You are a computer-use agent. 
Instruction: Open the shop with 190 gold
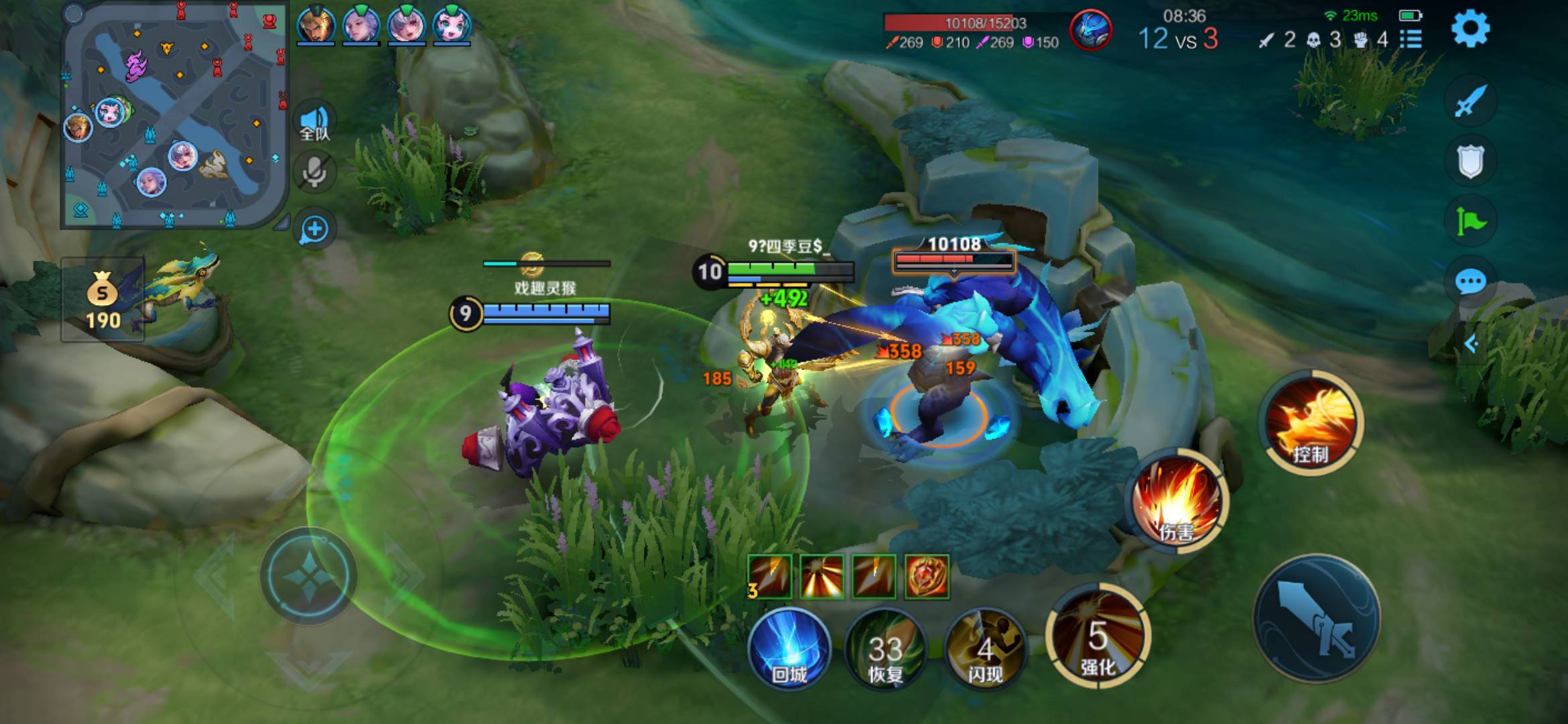103,300
